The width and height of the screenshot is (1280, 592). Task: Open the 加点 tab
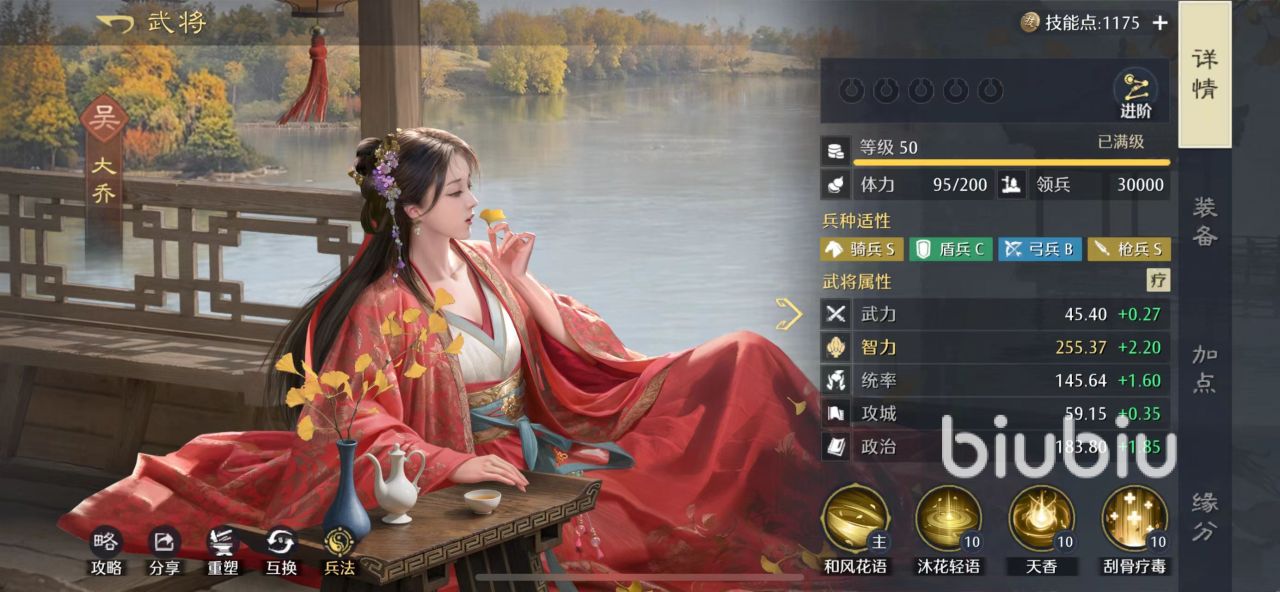coord(1204,368)
